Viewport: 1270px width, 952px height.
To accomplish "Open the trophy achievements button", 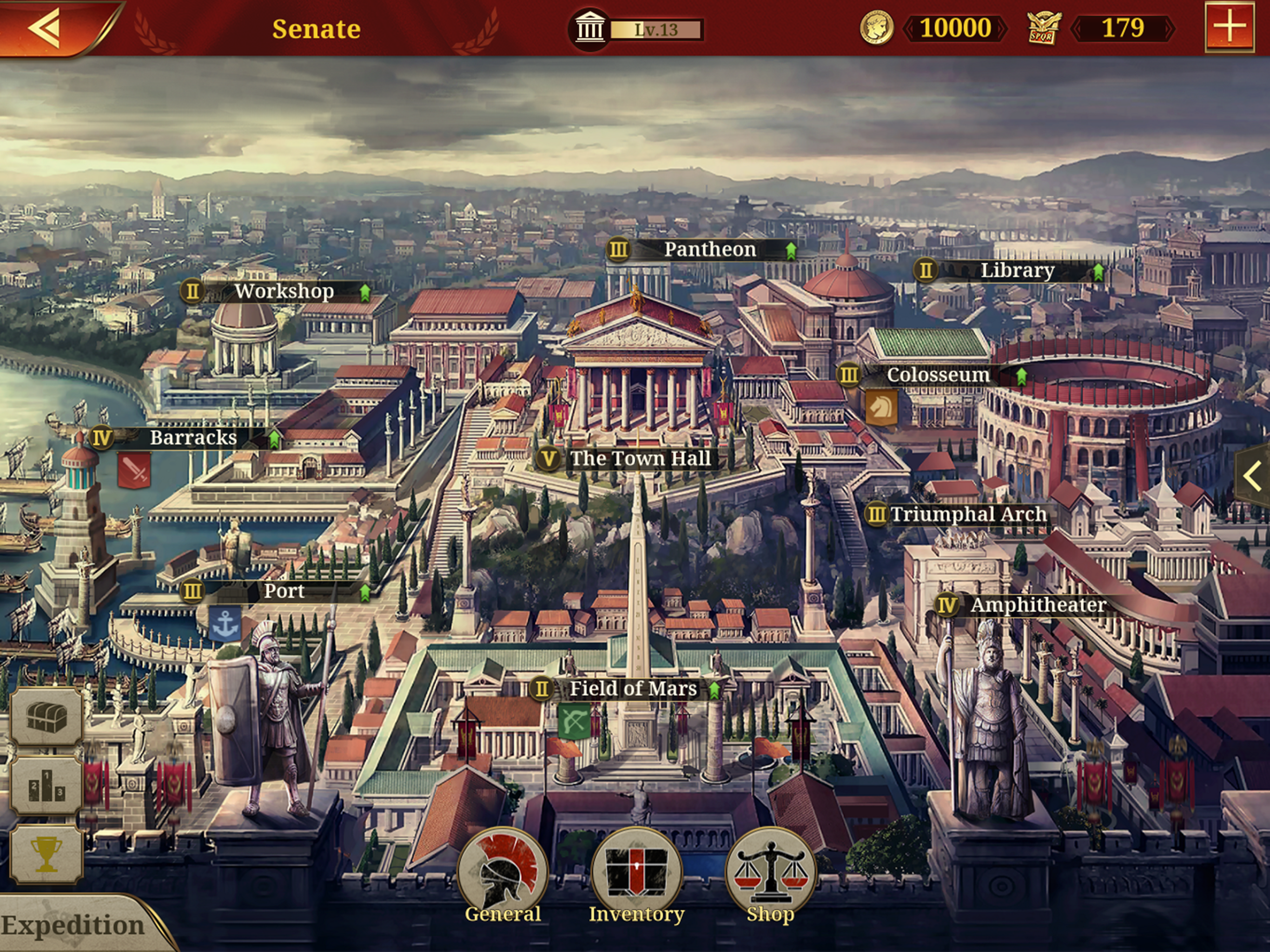I will (x=46, y=853).
